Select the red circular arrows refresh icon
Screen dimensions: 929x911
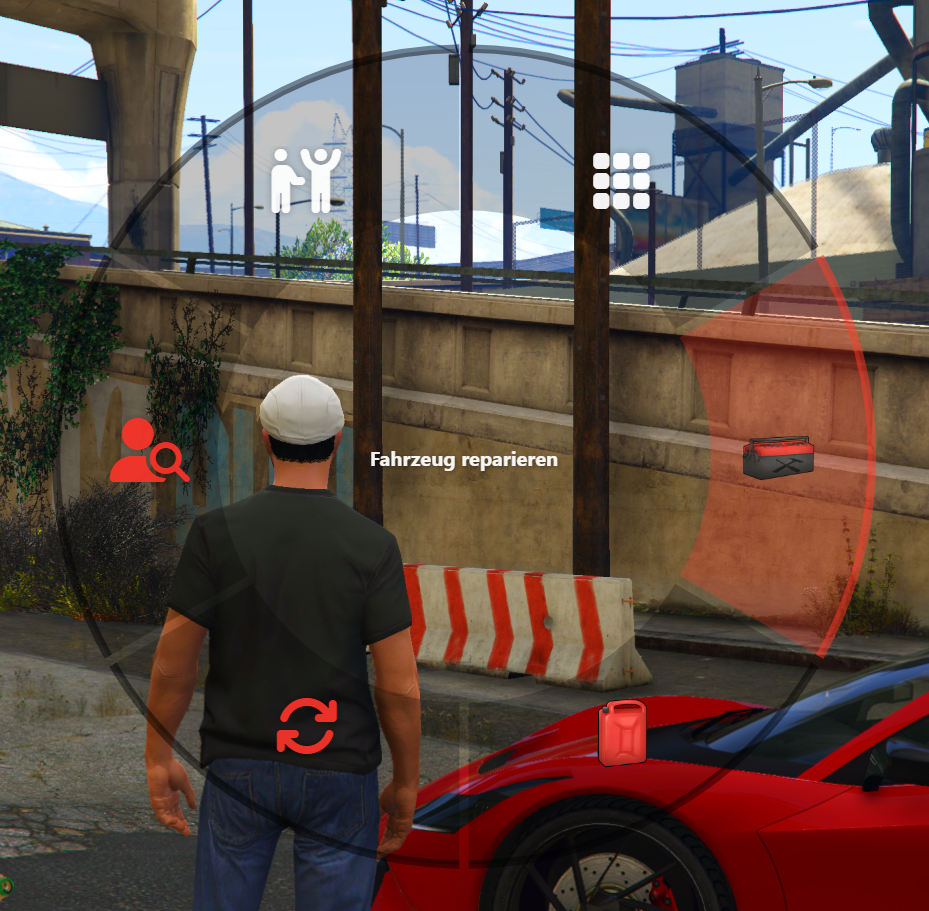pyautogui.click(x=307, y=726)
